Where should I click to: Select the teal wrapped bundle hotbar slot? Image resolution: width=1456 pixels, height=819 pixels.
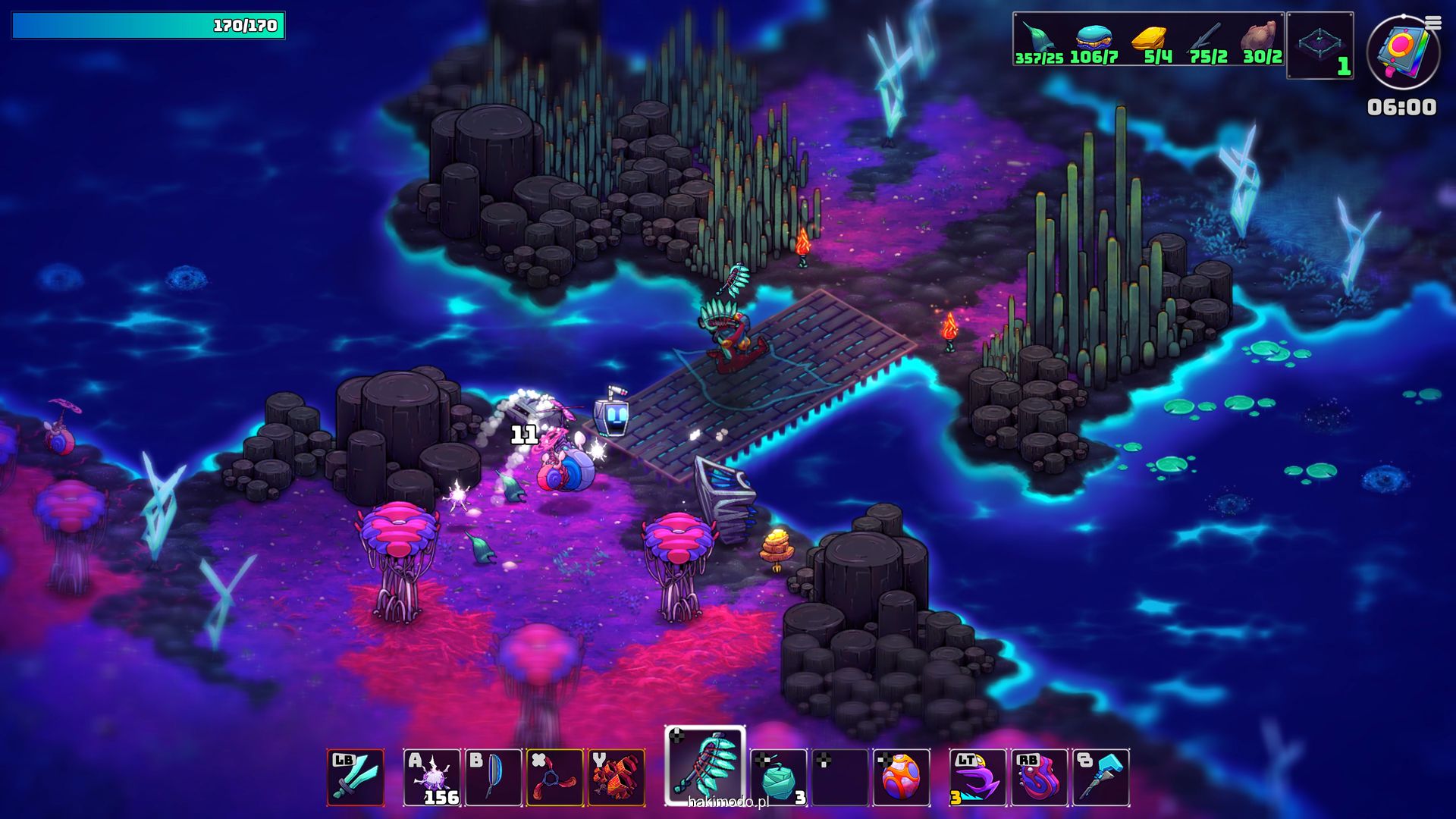click(778, 777)
